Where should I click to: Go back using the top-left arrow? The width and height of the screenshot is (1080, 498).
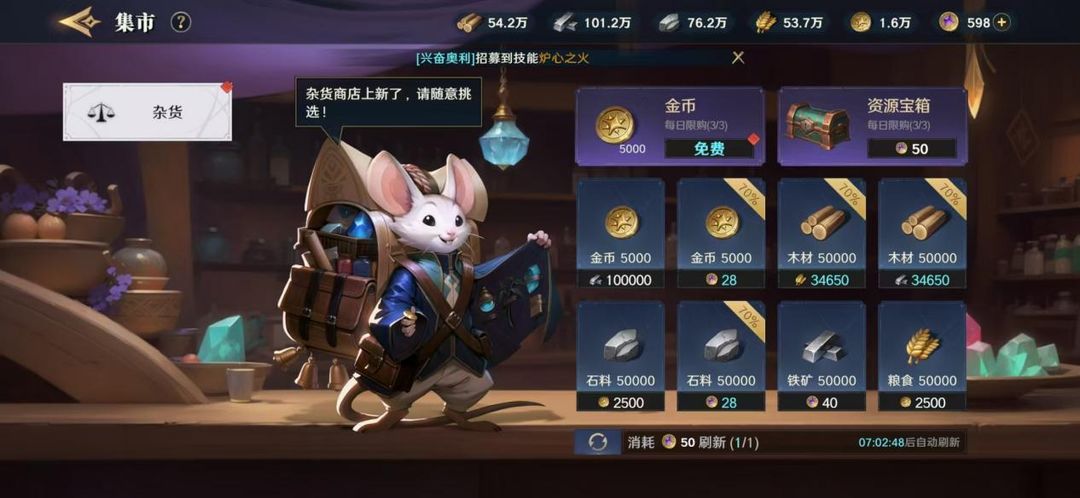coord(79,22)
